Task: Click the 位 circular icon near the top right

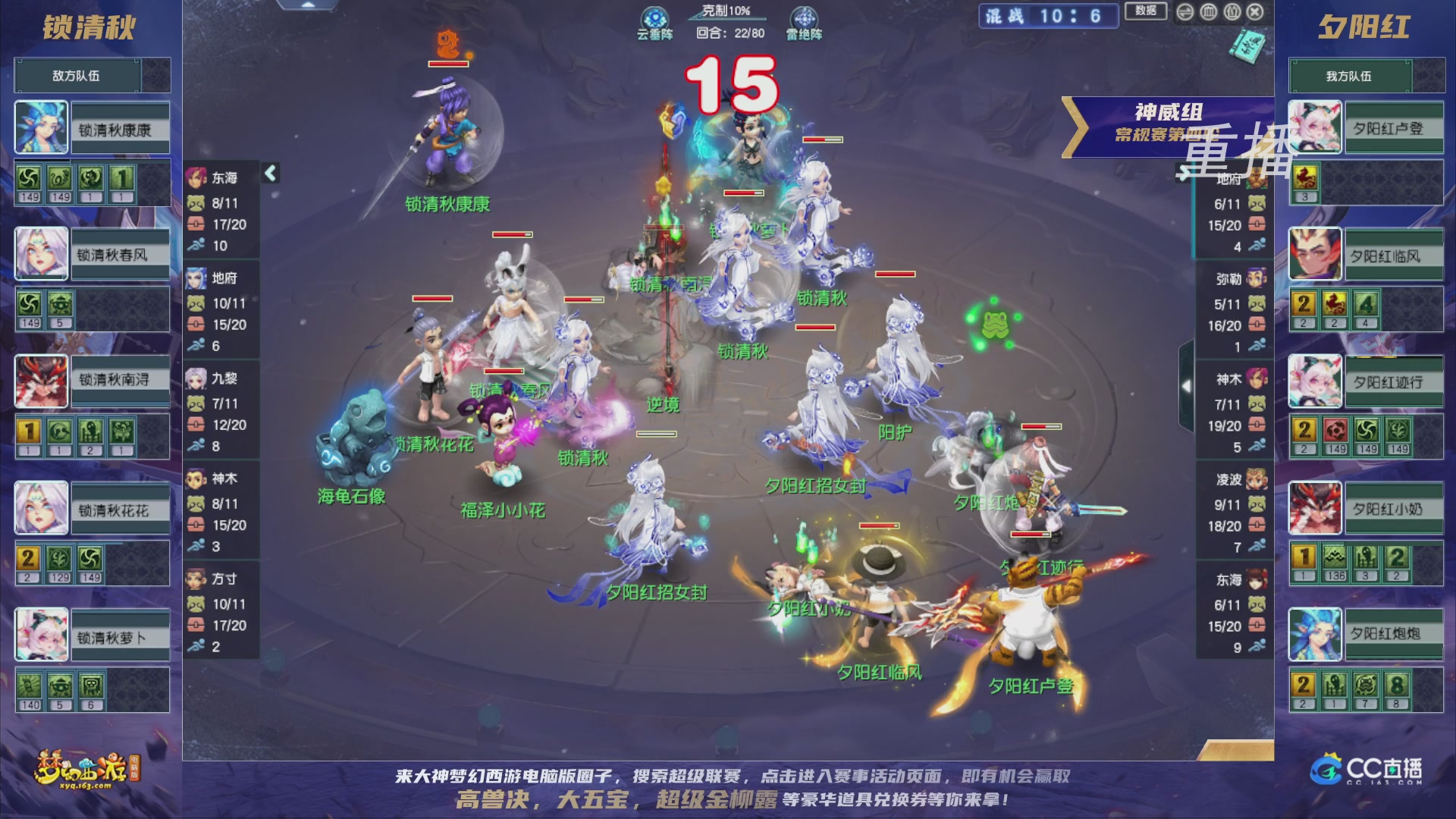Action: [1234, 11]
